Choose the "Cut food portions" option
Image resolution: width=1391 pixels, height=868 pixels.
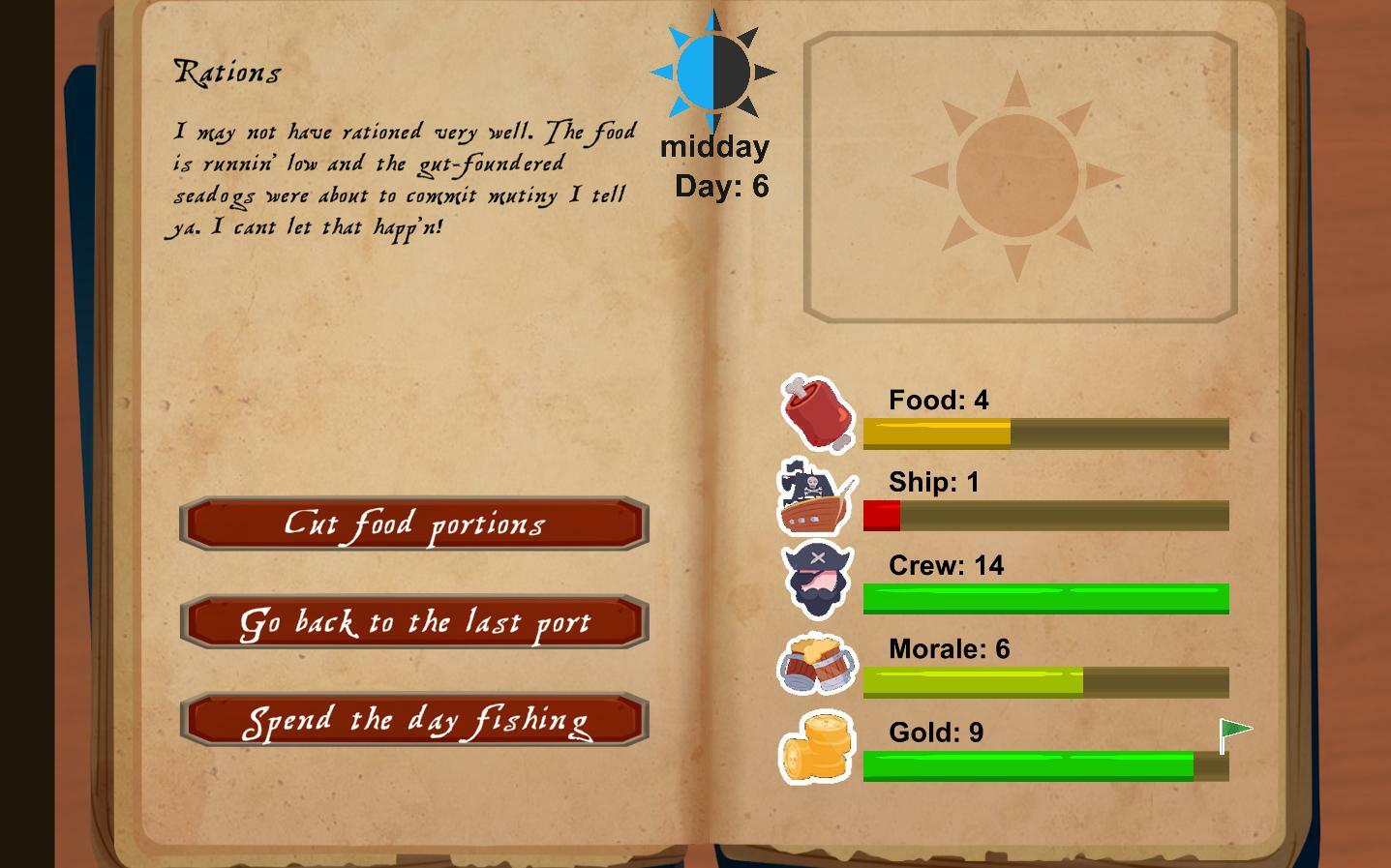[414, 524]
